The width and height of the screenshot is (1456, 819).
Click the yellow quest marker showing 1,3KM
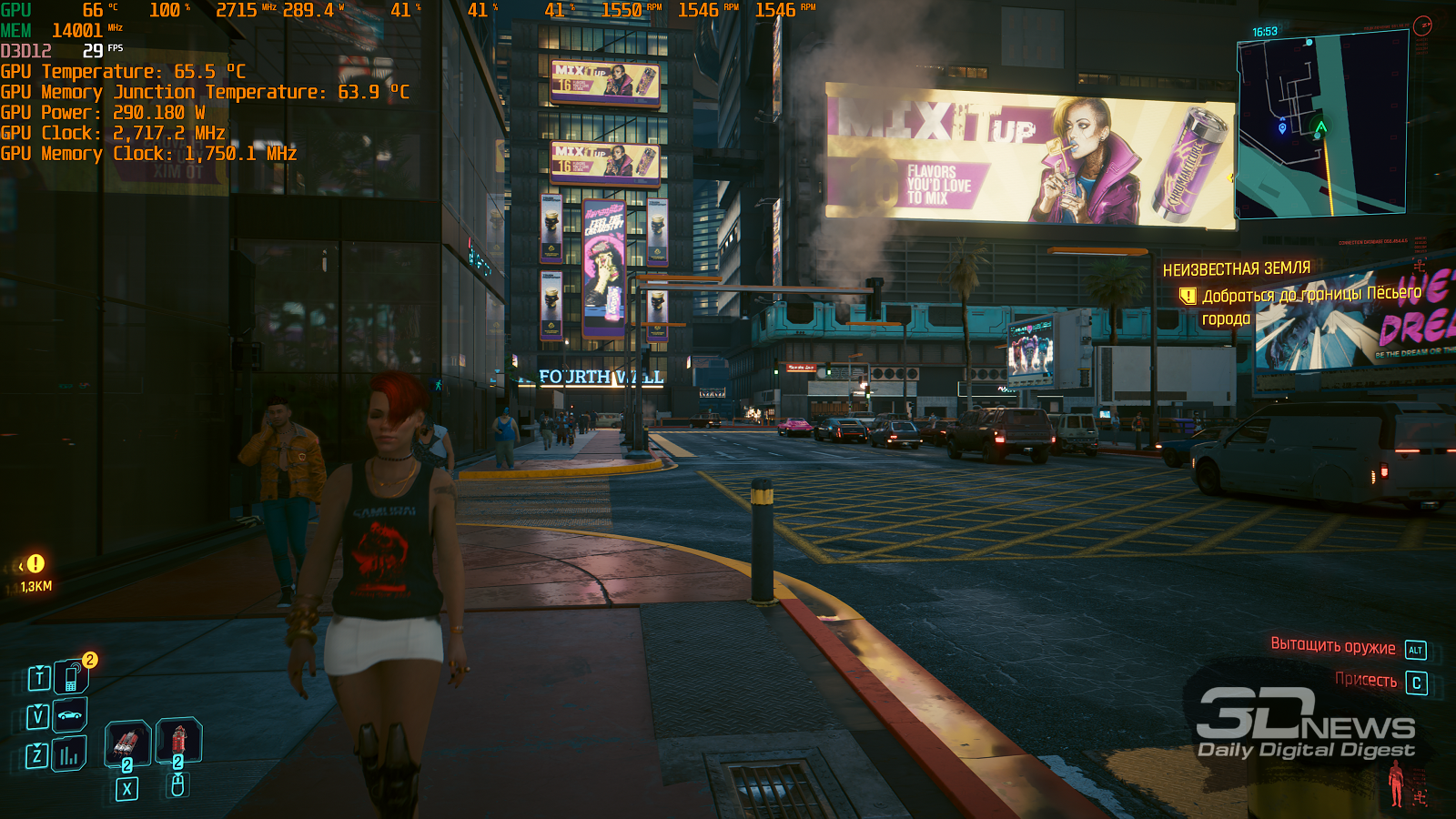[x=35, y=564]
